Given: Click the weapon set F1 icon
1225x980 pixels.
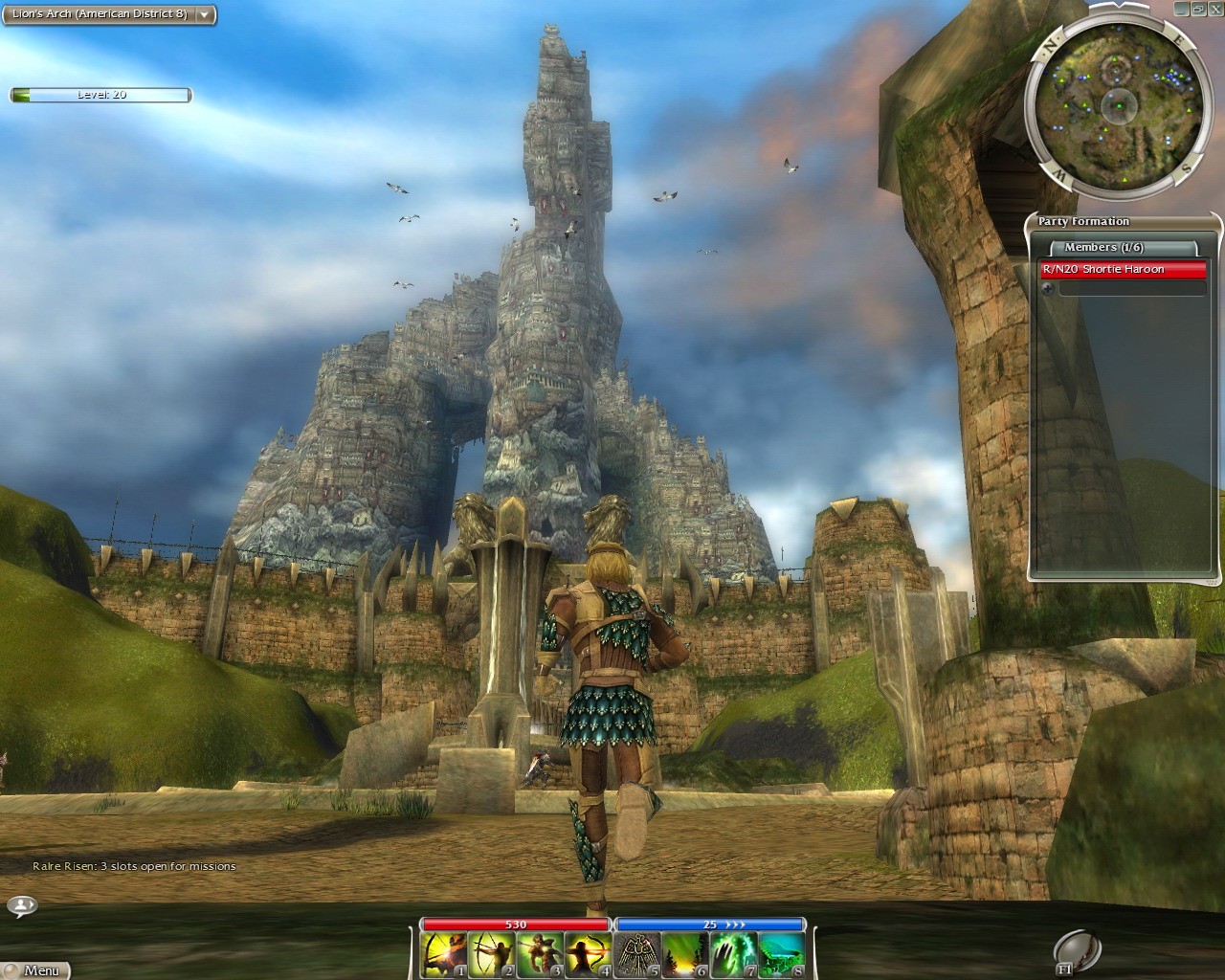Looking at the screenshot, I should point(1075,952).
